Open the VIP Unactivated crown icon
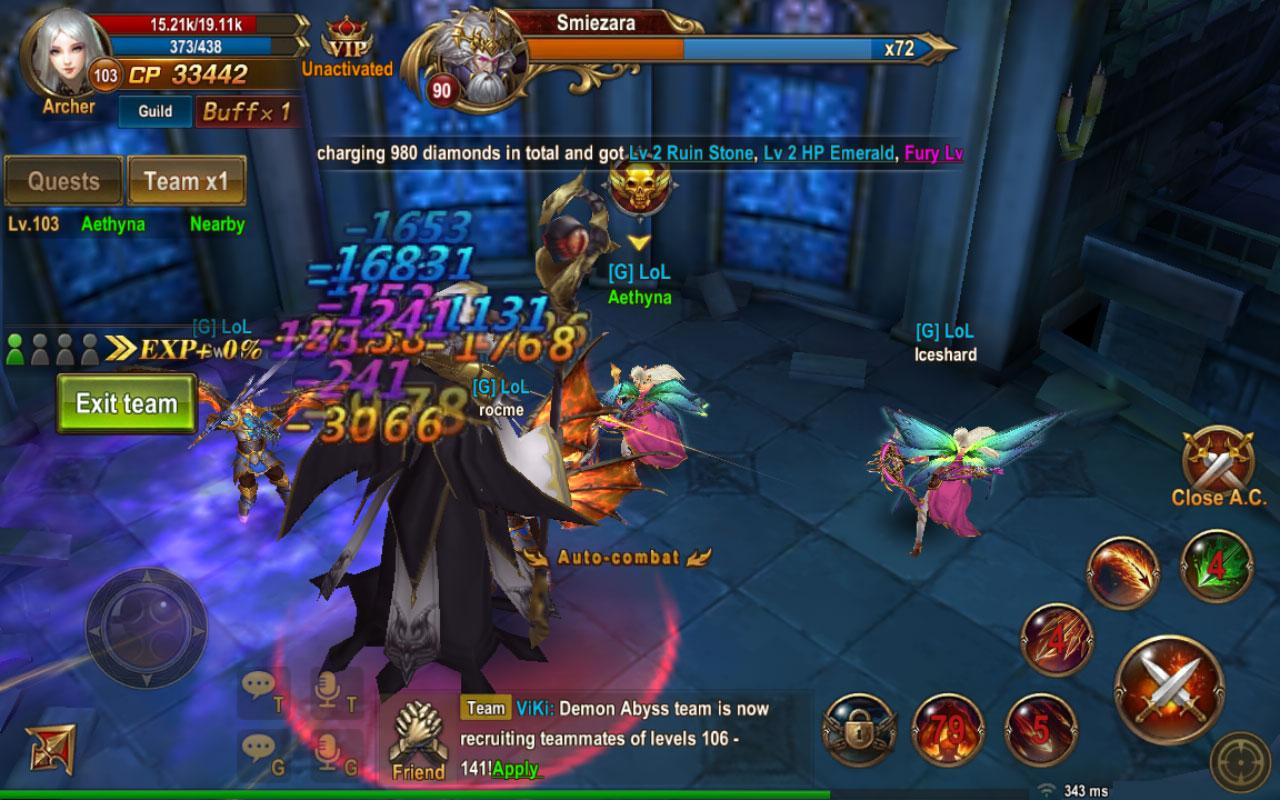Viewport: 1280px width, 800px height. (x=346, y=45)
